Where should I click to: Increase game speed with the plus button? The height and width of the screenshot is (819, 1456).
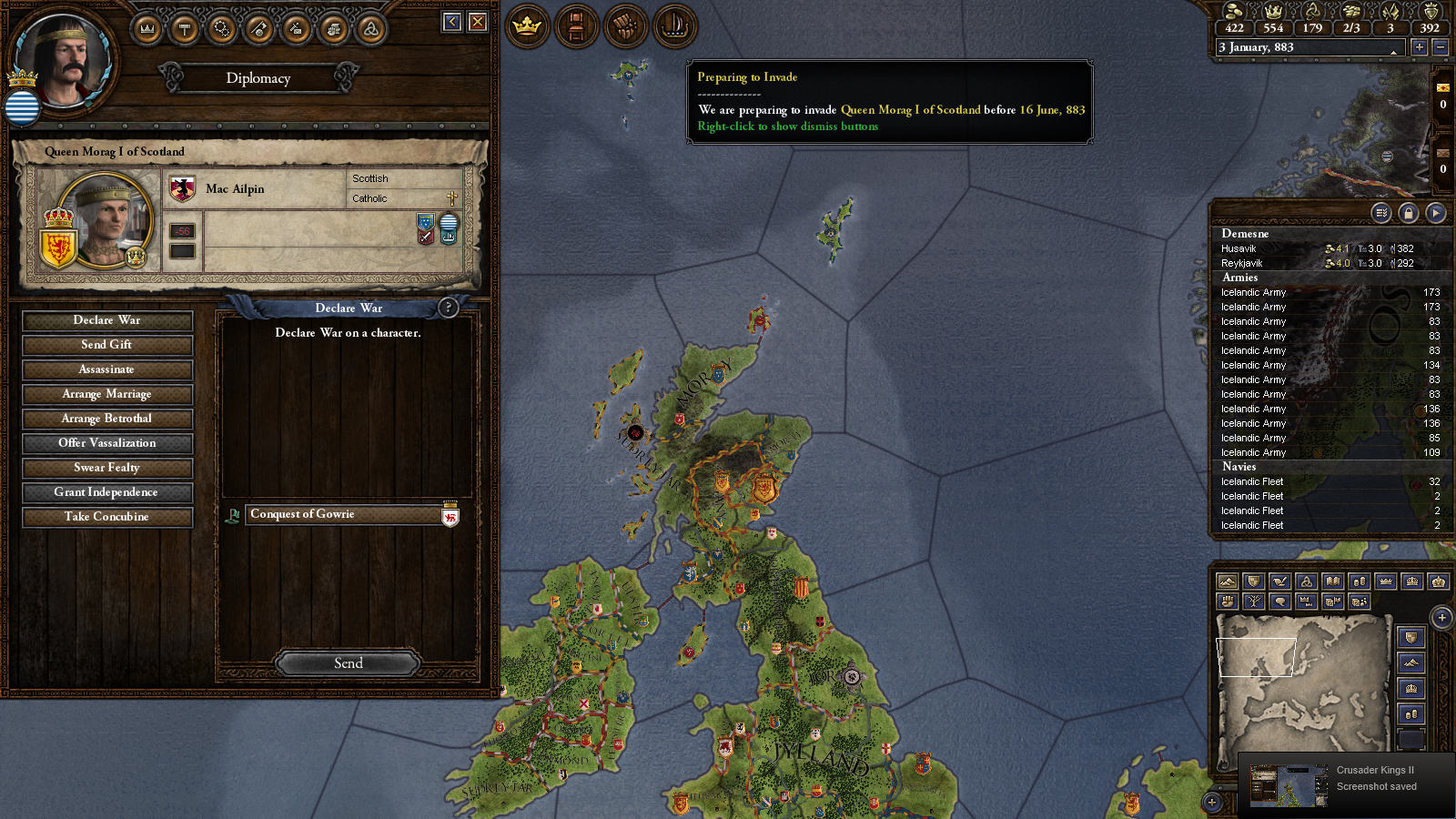(1419, 47)
